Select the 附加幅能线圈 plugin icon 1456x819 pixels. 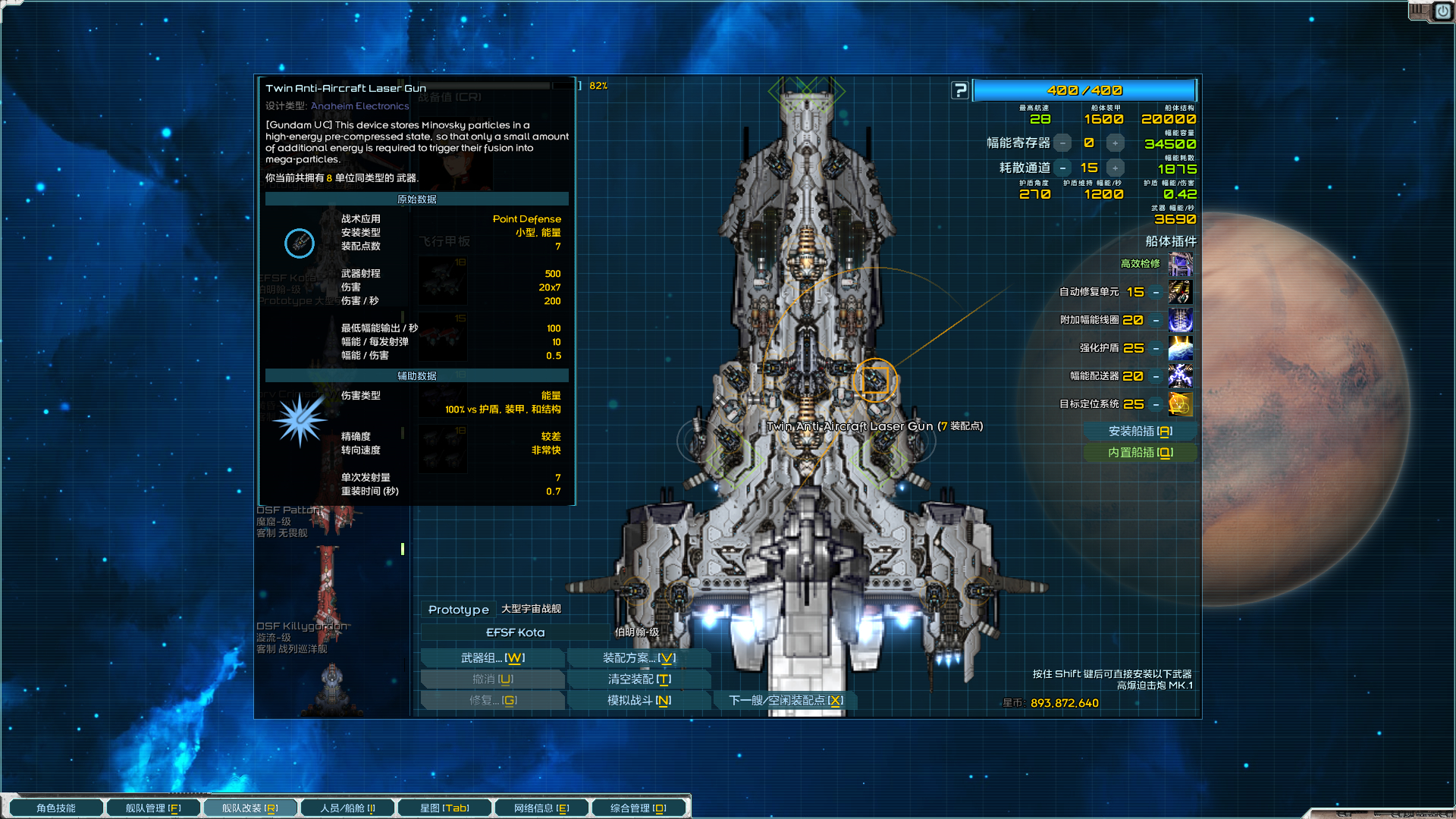[x=1180, y=320]
